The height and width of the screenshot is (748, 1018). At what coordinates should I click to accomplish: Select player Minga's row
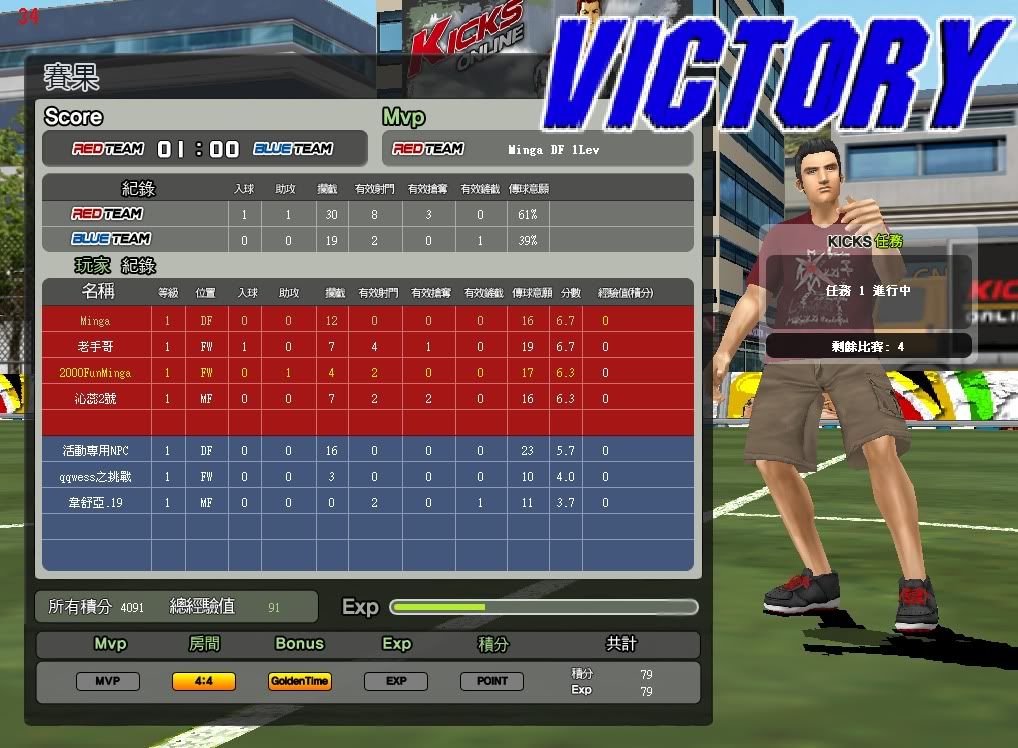pos(96,321)
